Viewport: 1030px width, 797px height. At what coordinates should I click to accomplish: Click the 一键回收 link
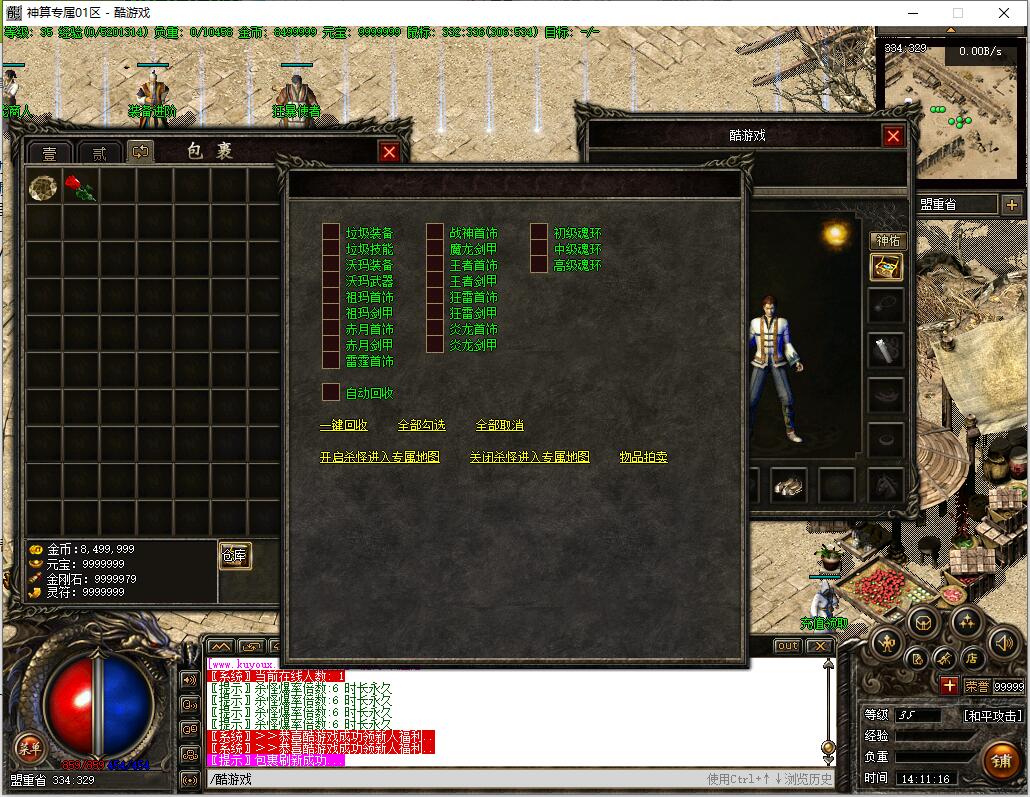[x=344, y=425]
